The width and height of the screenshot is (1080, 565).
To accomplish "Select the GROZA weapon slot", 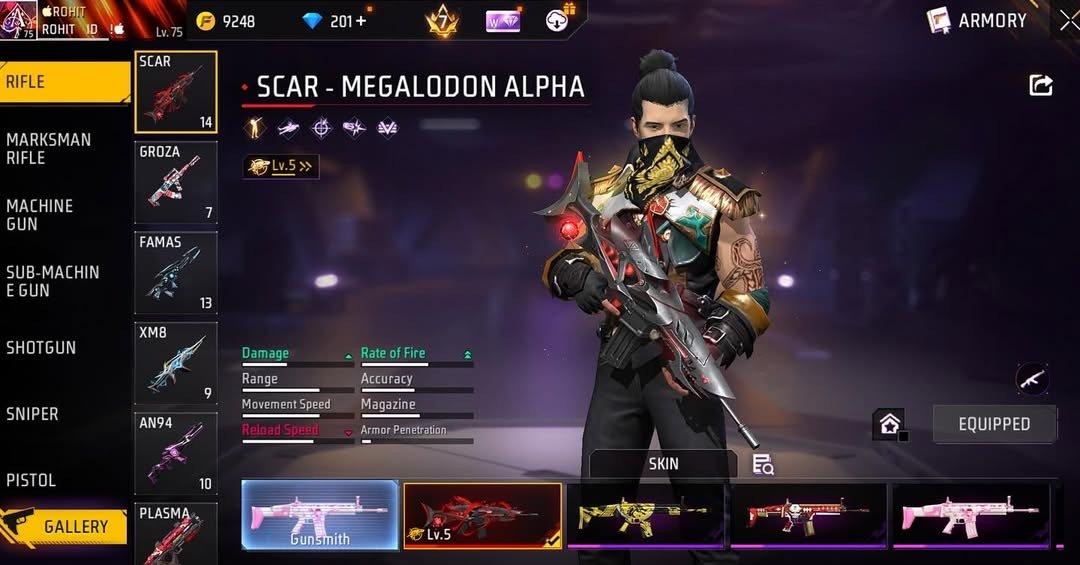I will 176,182.
